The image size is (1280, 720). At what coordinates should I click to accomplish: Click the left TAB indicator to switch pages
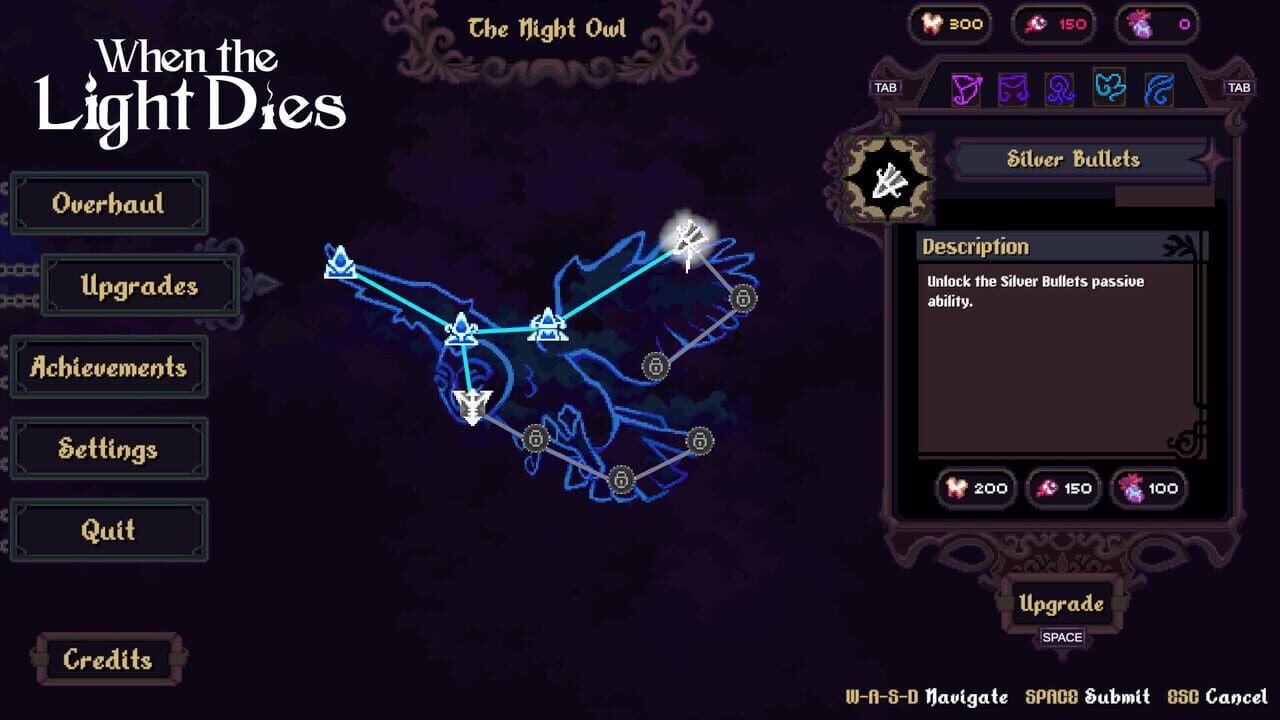pyautogui.click(x=884, y=88)
